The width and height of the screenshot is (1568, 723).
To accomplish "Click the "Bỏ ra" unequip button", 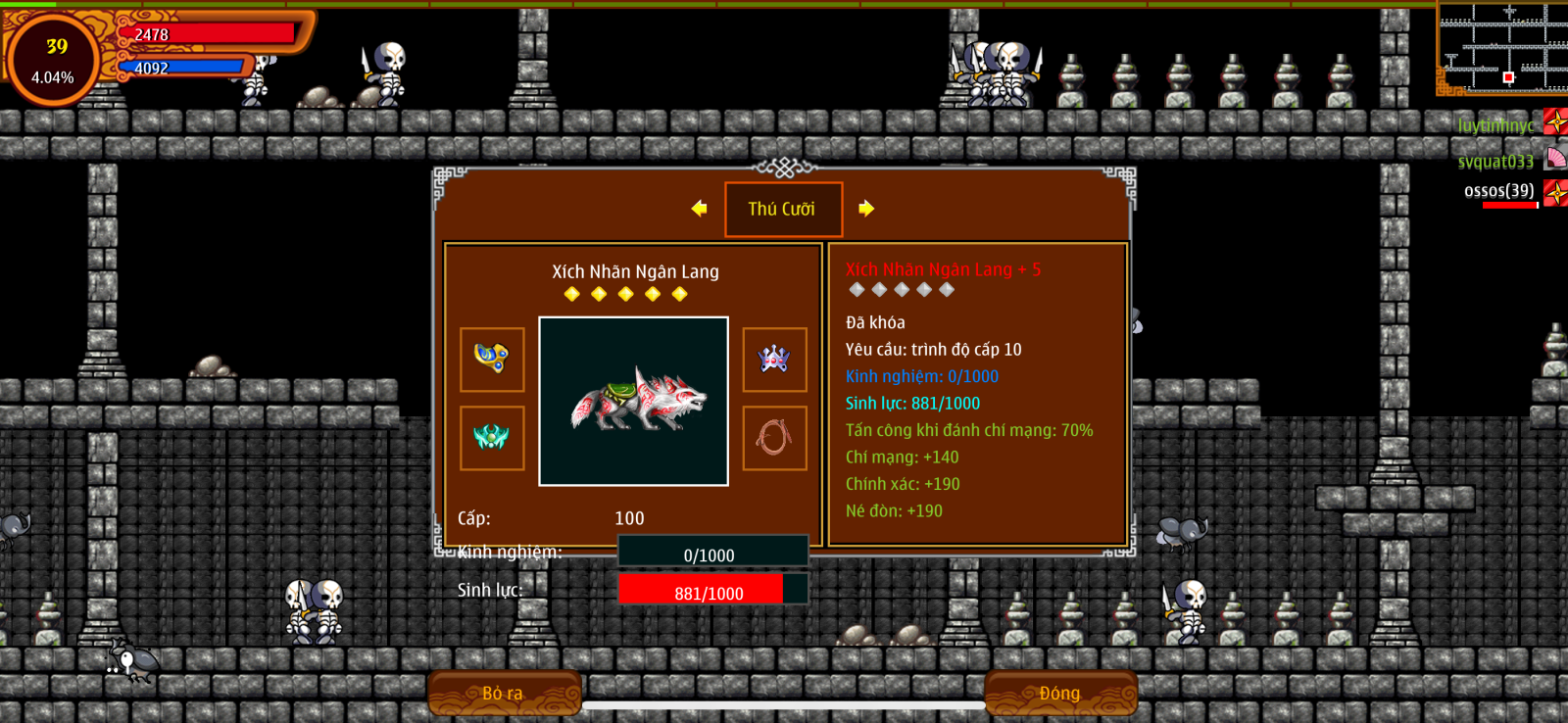I will coord(504,693).
